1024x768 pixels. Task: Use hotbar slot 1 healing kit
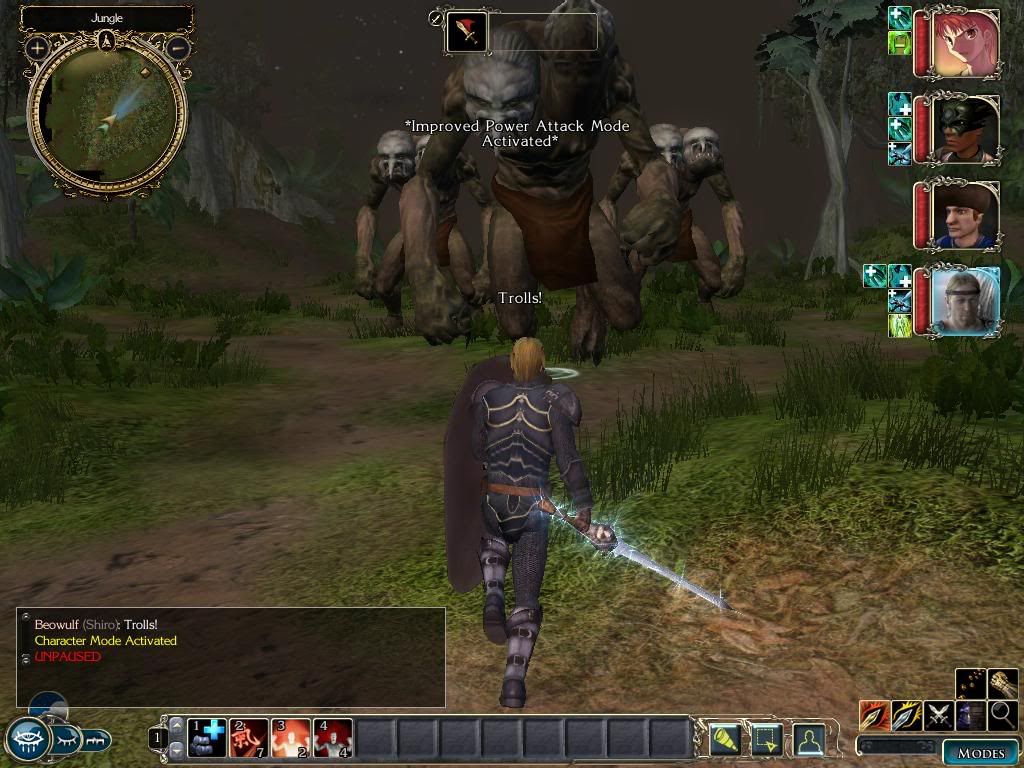(x=207, y=738)
